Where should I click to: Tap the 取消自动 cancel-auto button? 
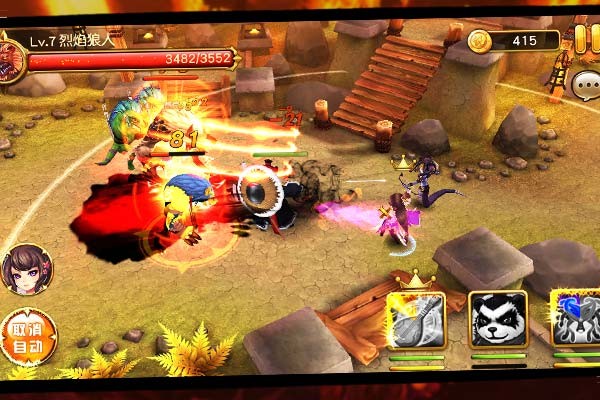coord(25,338)
